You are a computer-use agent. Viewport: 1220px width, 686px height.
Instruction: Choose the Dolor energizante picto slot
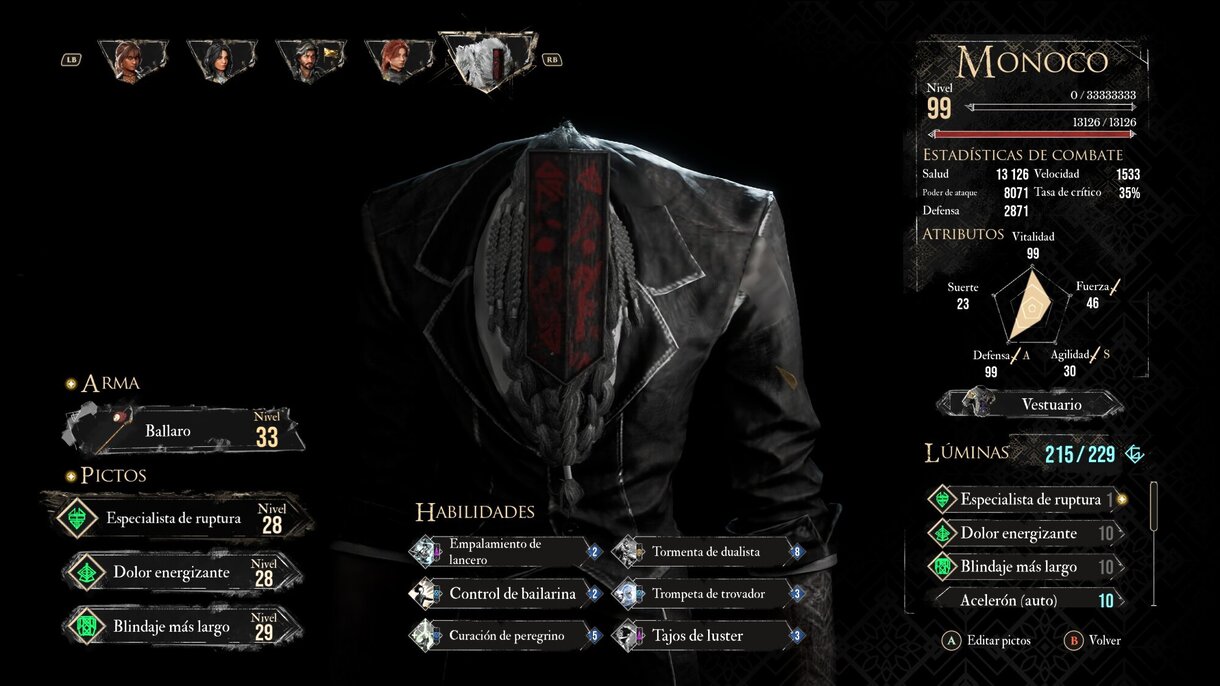tap(180, 573)
